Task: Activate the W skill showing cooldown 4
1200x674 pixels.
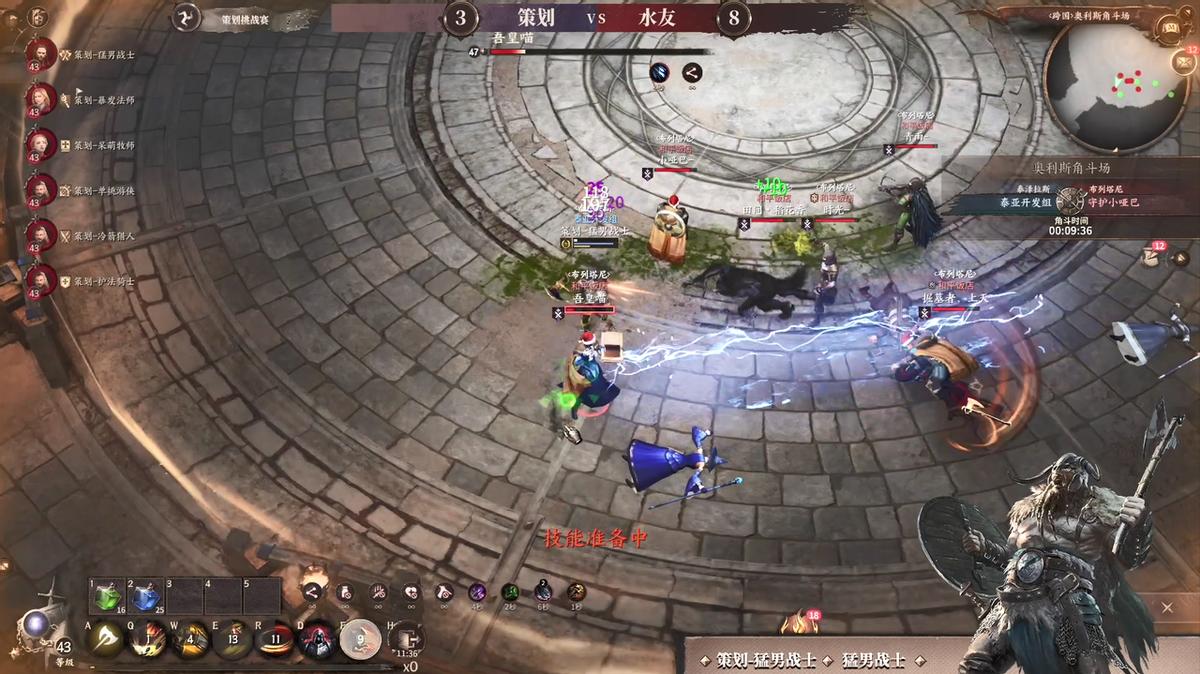Action: tap(190, 640)
